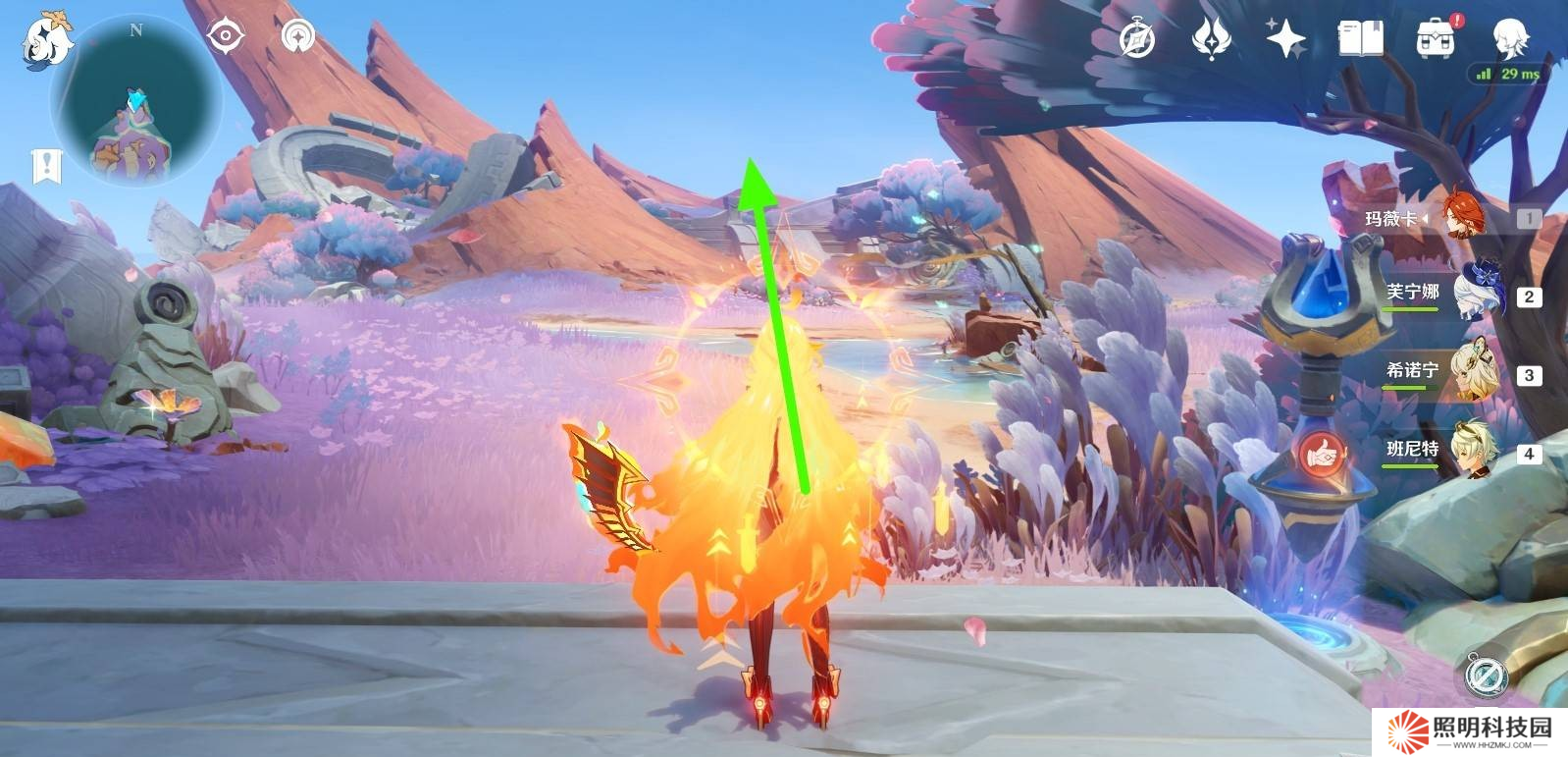This screenshot has width=1568, height=757.
Task: Open the winged battle pass icon
Action: pyautogui.click(x=1211, y=39)
